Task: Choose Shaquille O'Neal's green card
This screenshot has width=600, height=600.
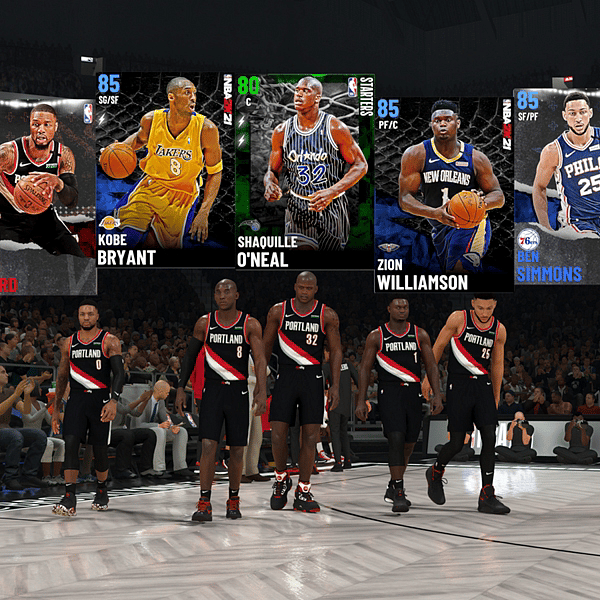Action: (x=304, y=170)
